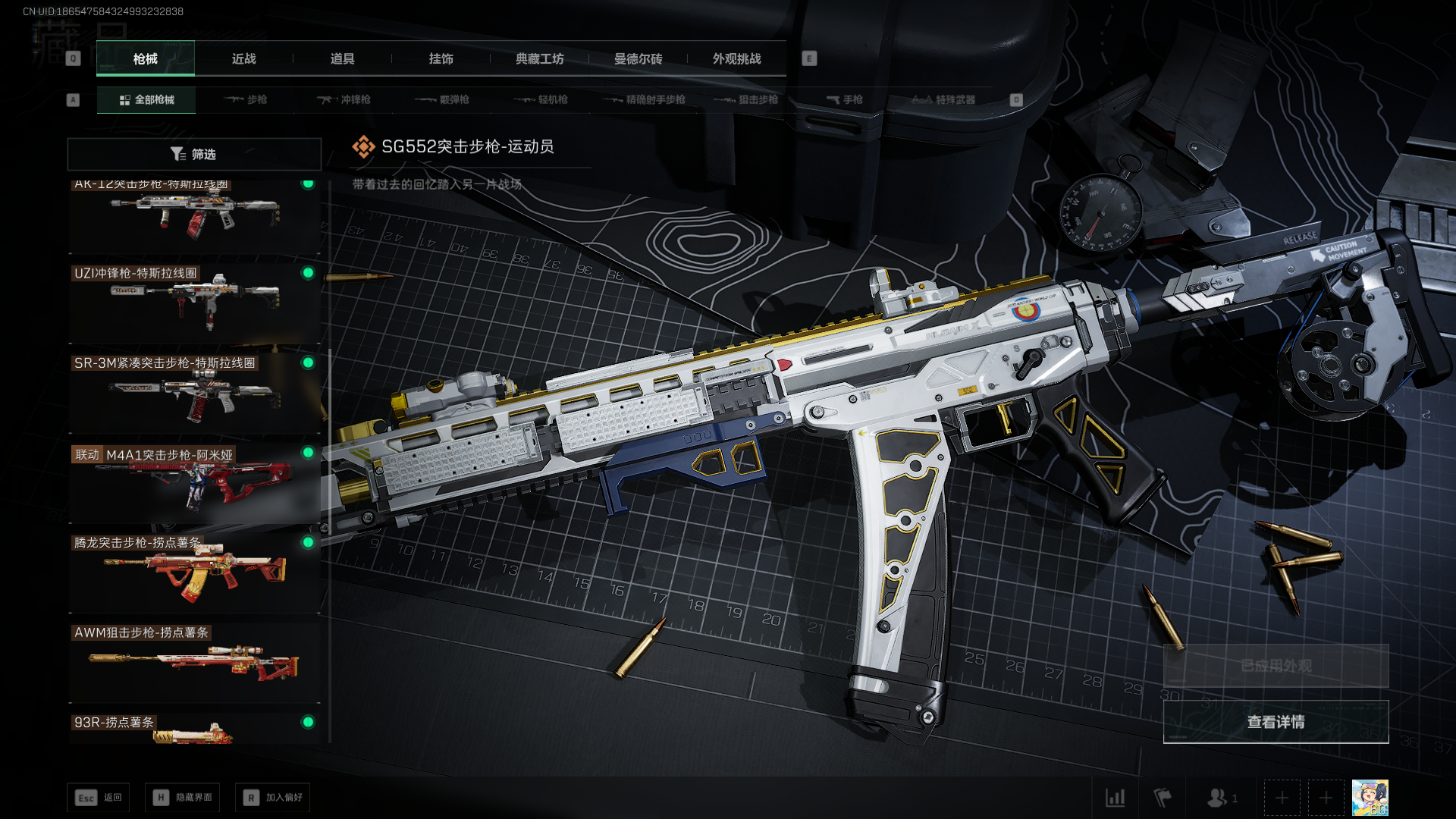Select the M4A1 阿米娅 collab skin
1456x819 pixels.
[x=194, y=482]
